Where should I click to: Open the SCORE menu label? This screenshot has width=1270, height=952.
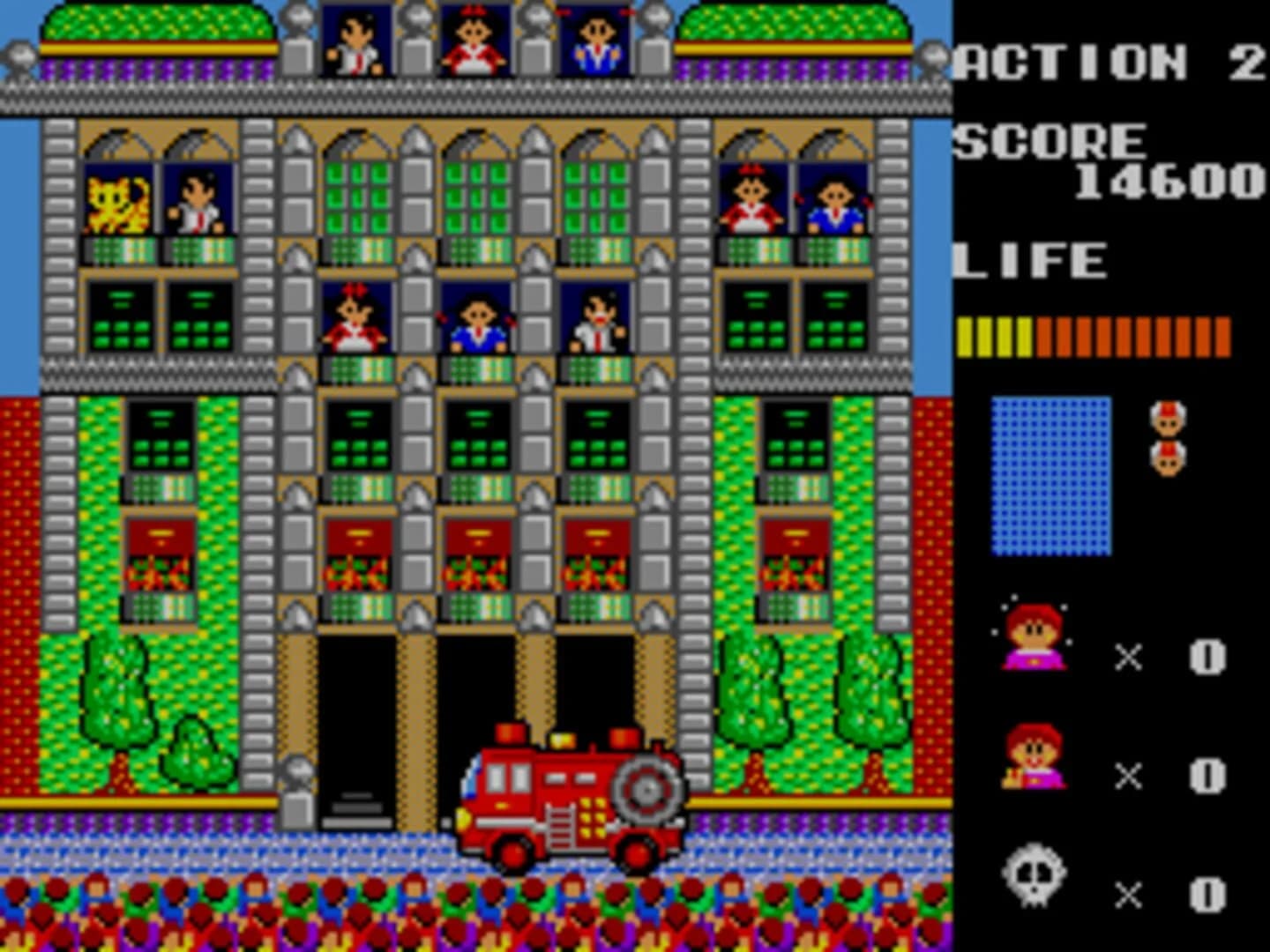(x=1050, y=139)
